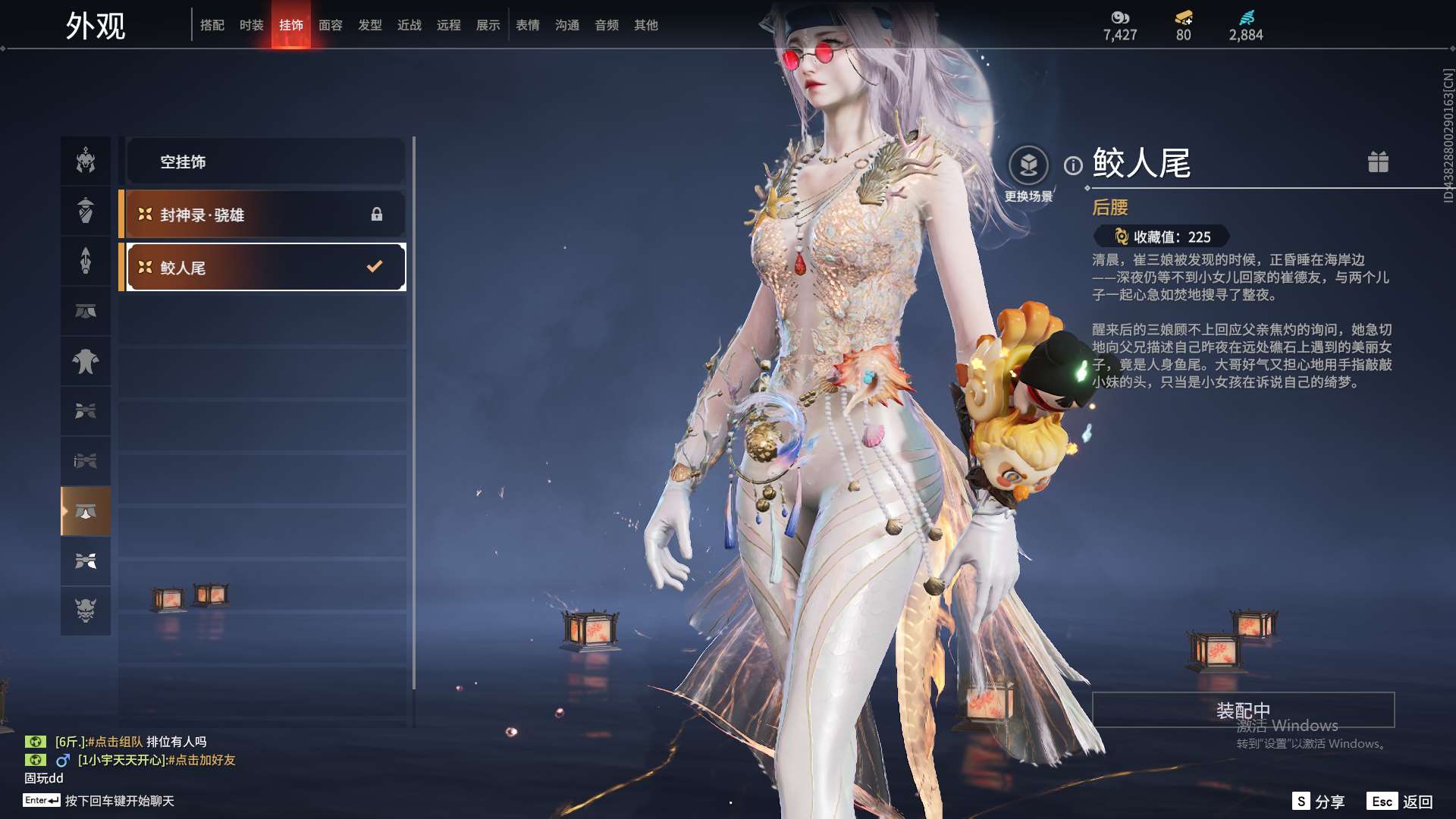The image size is (1456, 819).
Task: Switch to the 搭配 tab
Action: pyautogui.click(x=212, y=25)
